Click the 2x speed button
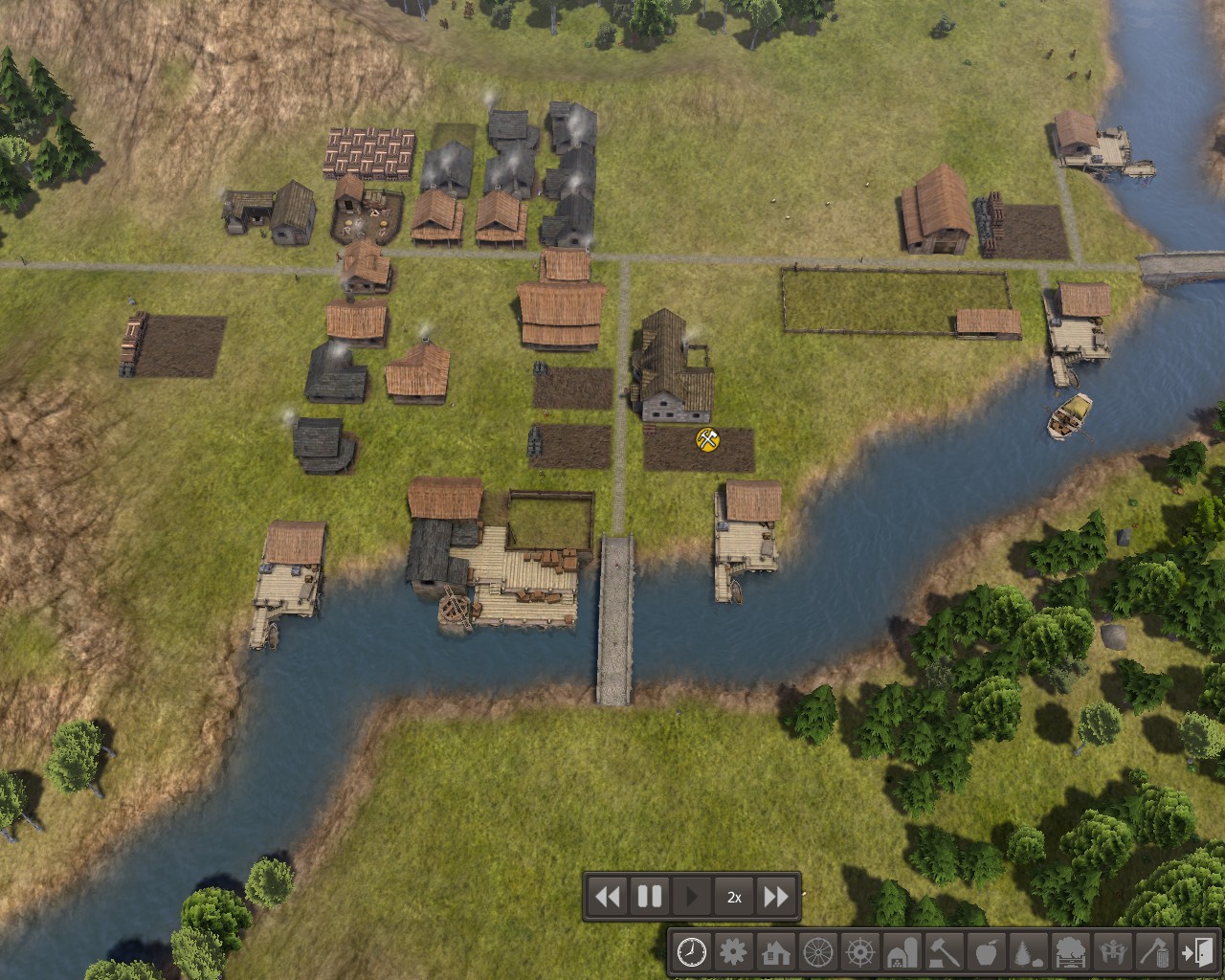This screenshot has width=1225, height=980. point(734,897)
